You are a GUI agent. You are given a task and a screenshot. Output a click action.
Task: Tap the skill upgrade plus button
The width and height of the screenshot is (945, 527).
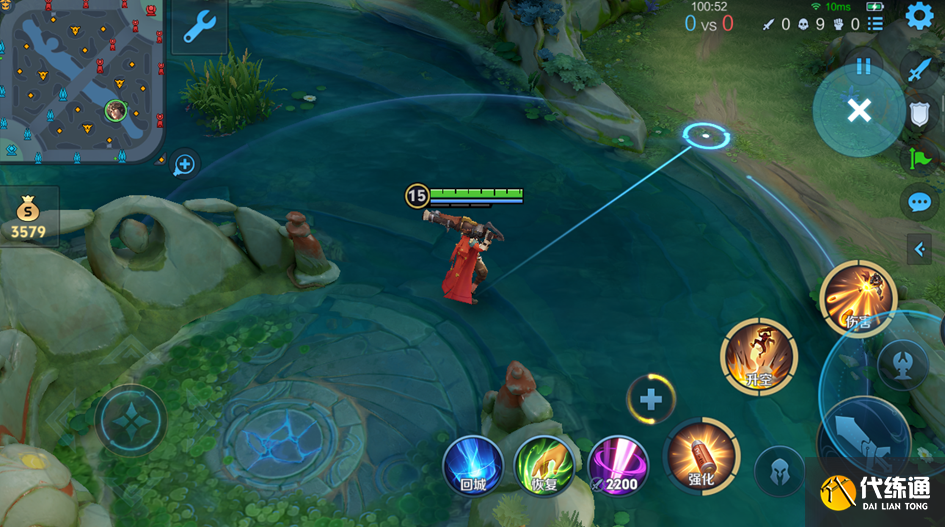click(651, 400)
